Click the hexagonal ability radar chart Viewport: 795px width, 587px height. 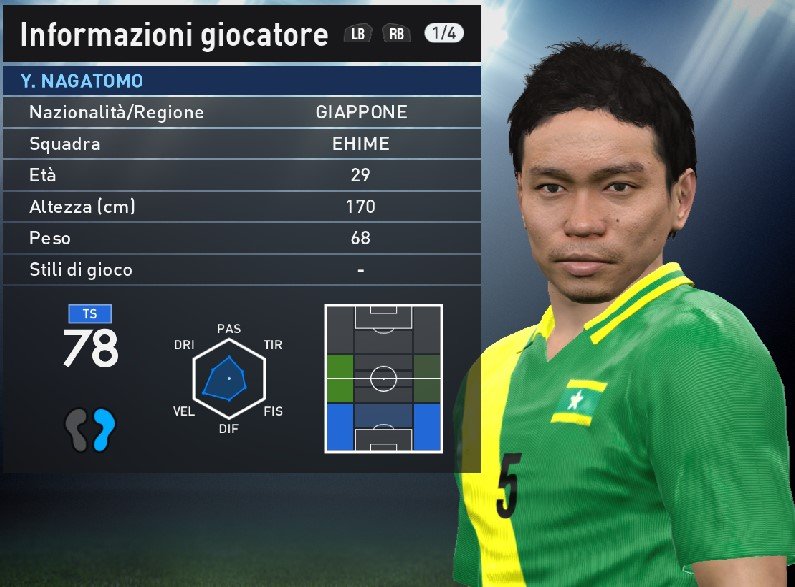coord(229,378)
